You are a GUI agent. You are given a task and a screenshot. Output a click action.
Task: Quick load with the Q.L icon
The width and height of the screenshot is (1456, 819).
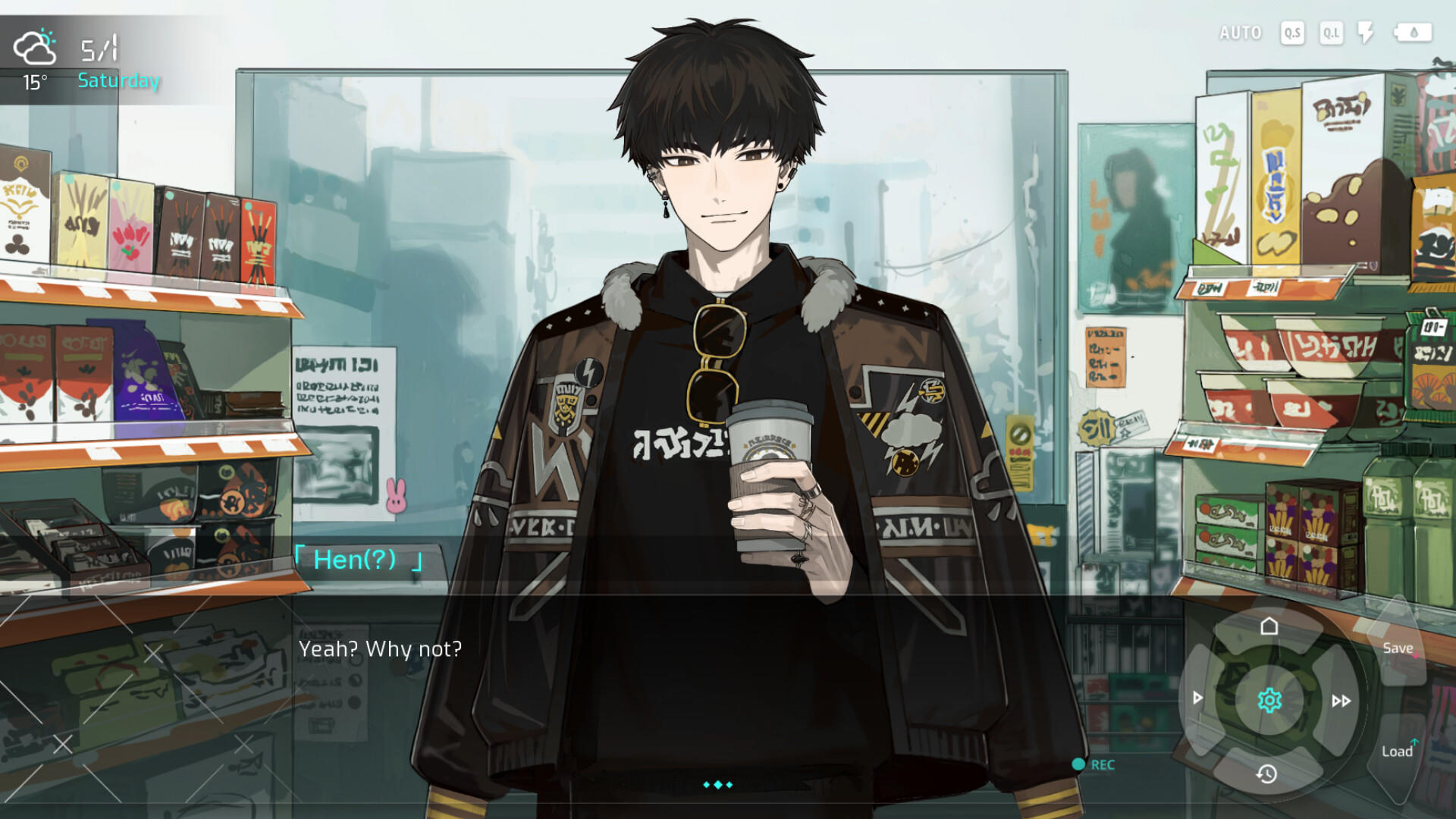(1331, 33)
